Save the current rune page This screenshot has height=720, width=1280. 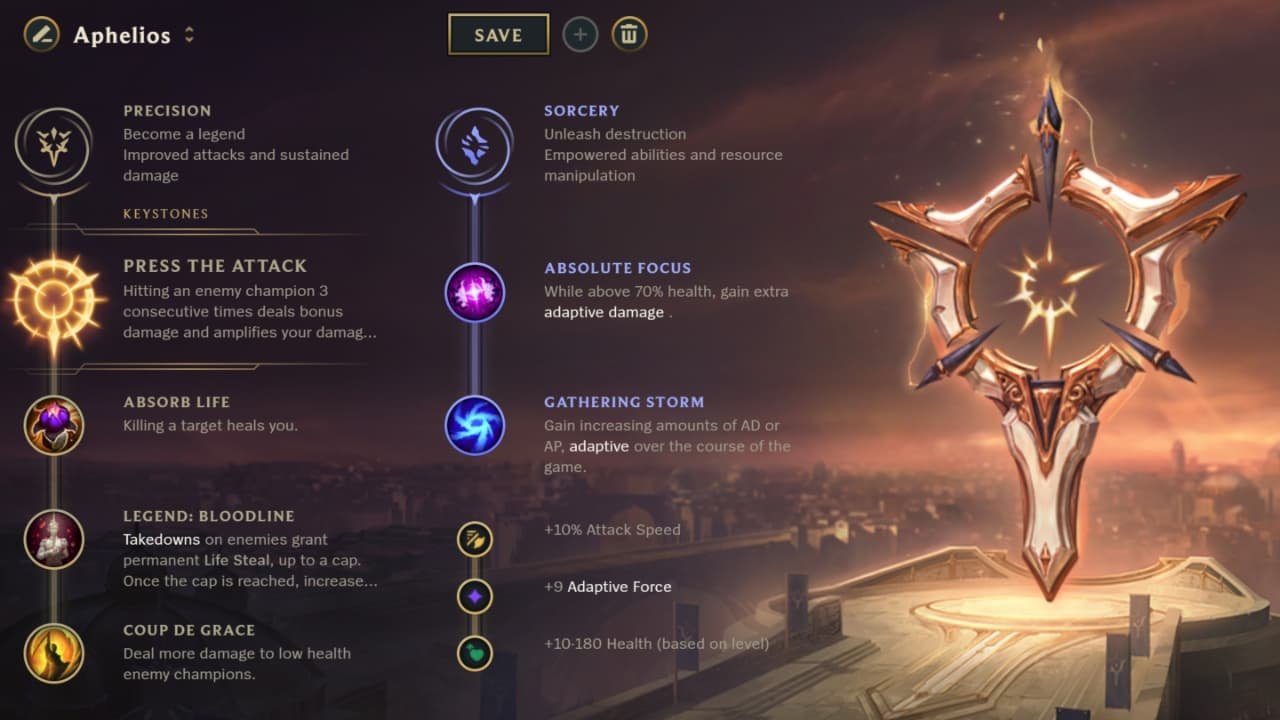click(499, 34)
